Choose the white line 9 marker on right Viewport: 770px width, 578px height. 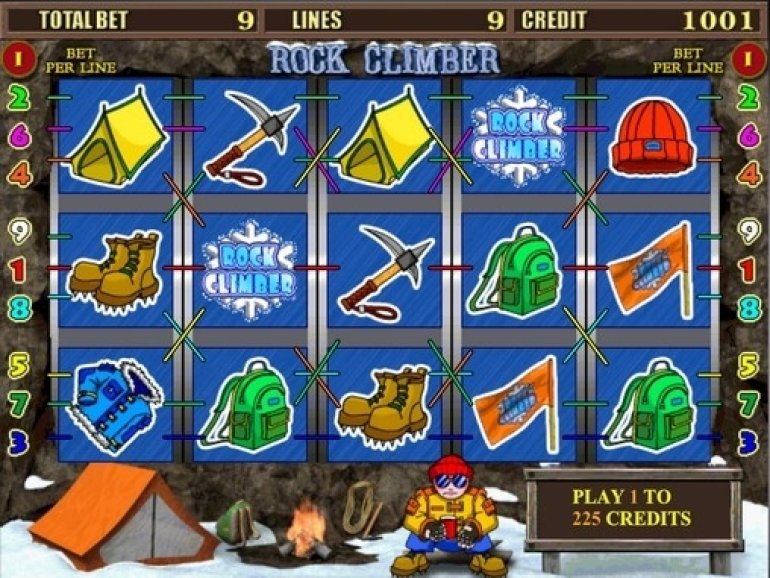click(749, 232)
